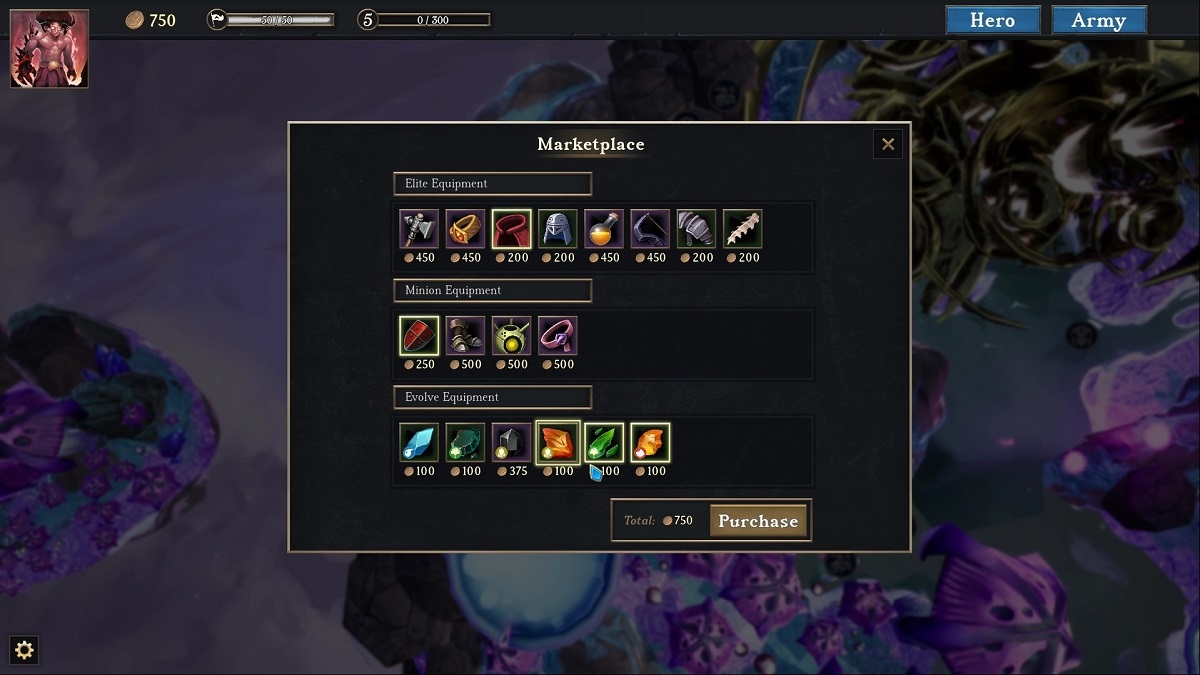1200x675 pixels.
Task: Select the blue crystal evolve item
Action: click(419, 443)
